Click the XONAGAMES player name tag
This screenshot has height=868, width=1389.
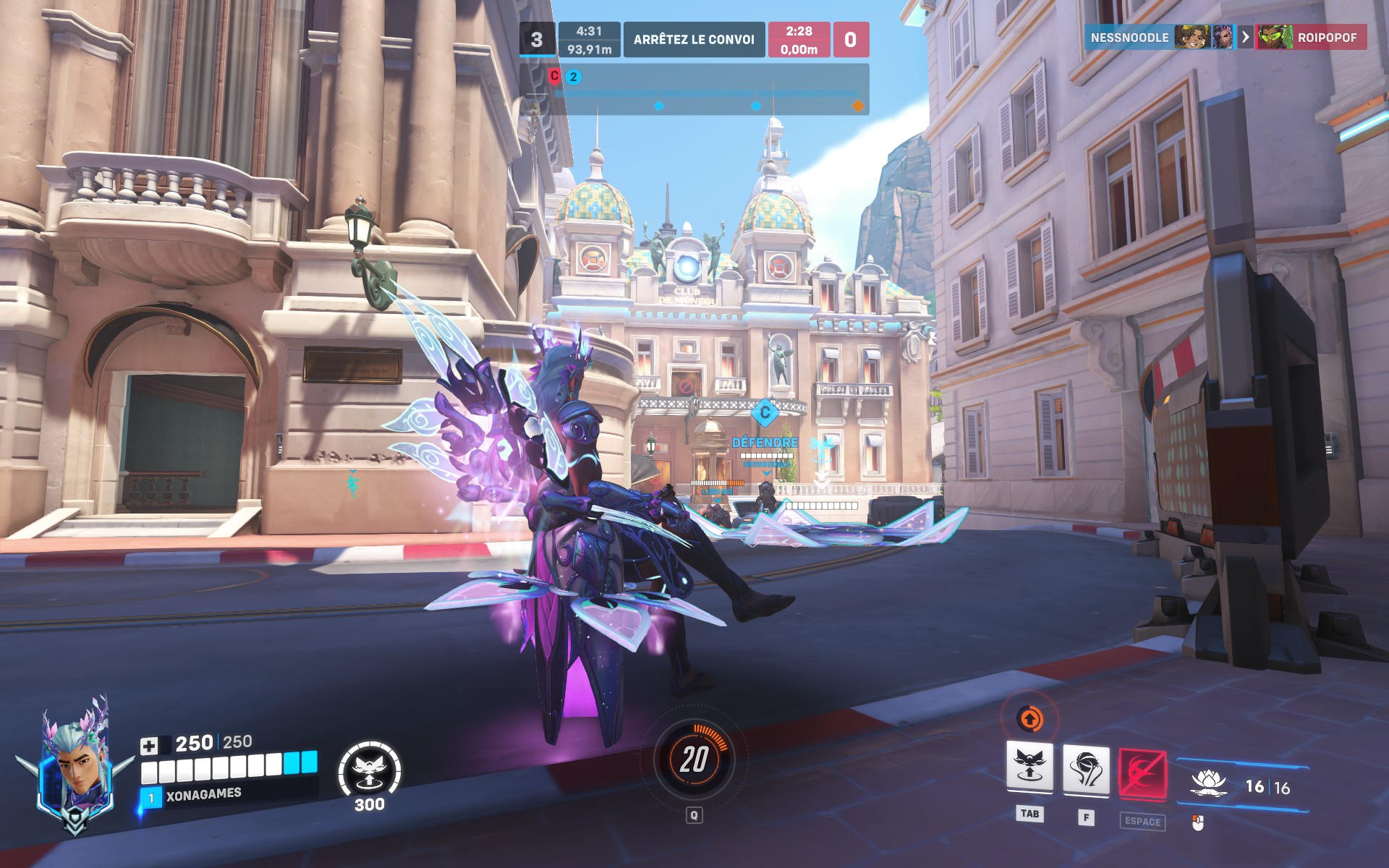203,795
